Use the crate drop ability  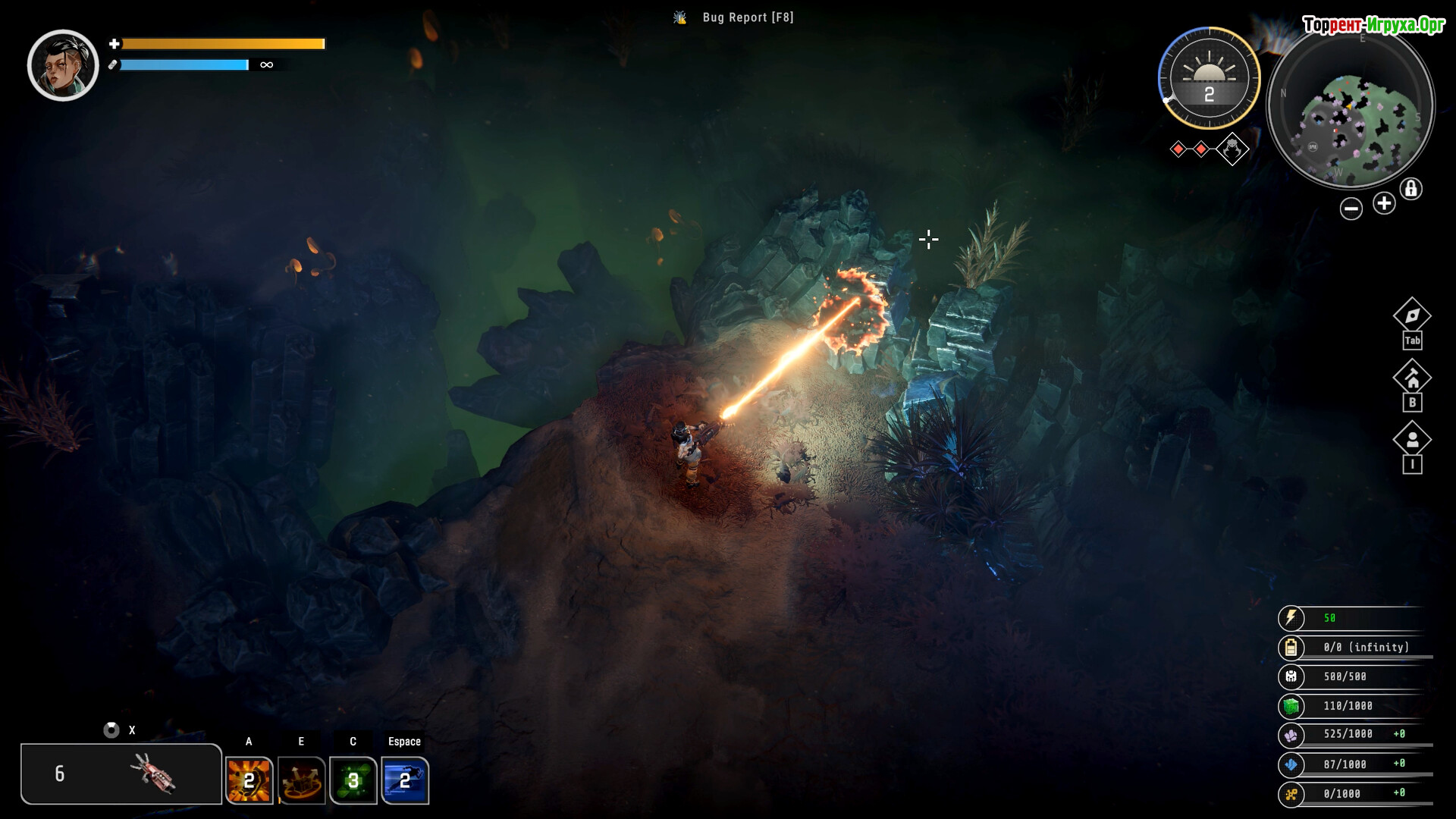(x=301, y=780)
